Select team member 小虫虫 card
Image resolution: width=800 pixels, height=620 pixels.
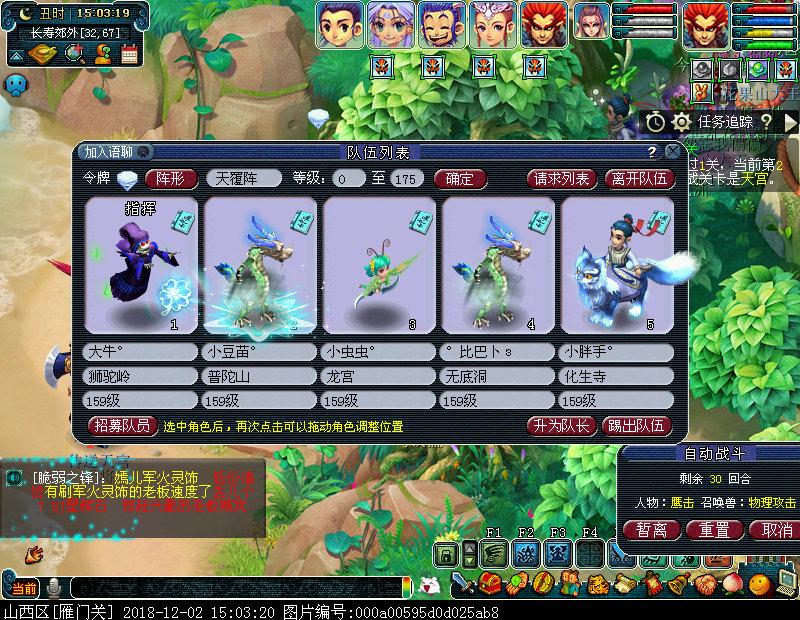[379, 265]
